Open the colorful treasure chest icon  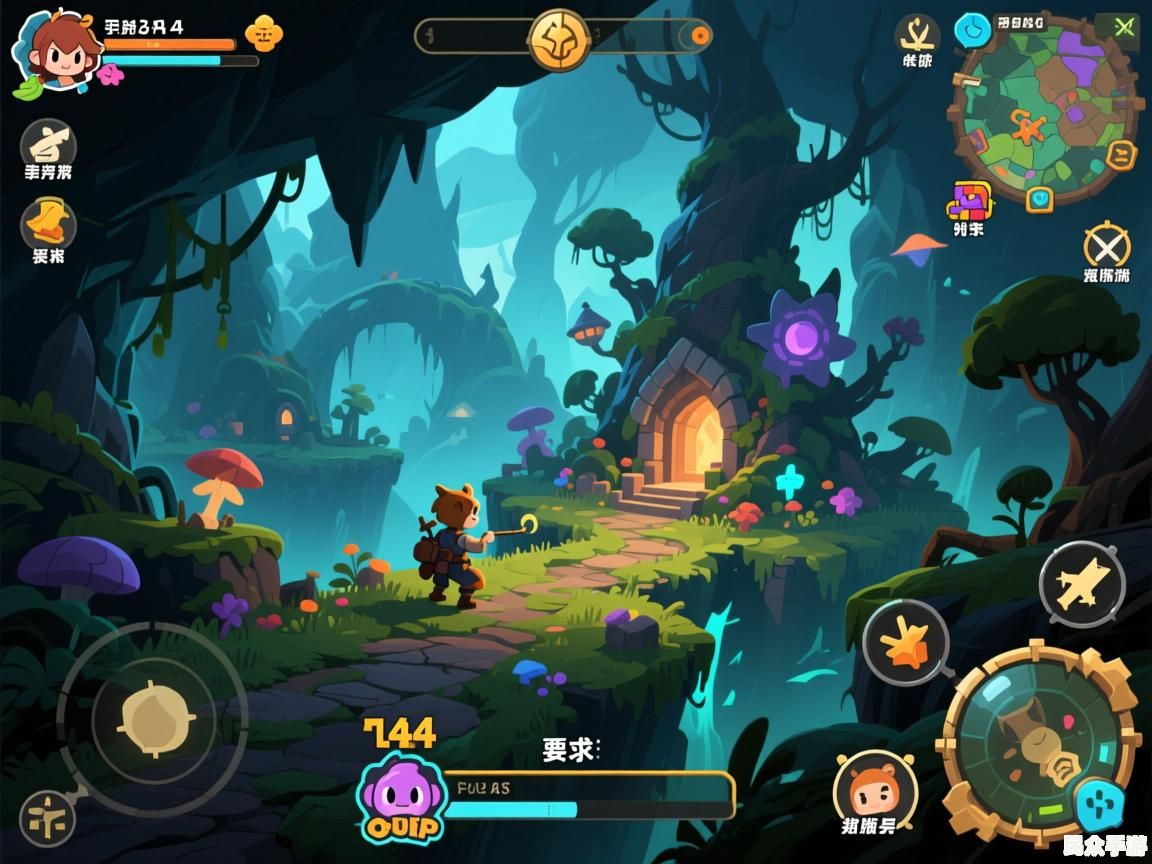pyautogui.click(x=968, y=201)
